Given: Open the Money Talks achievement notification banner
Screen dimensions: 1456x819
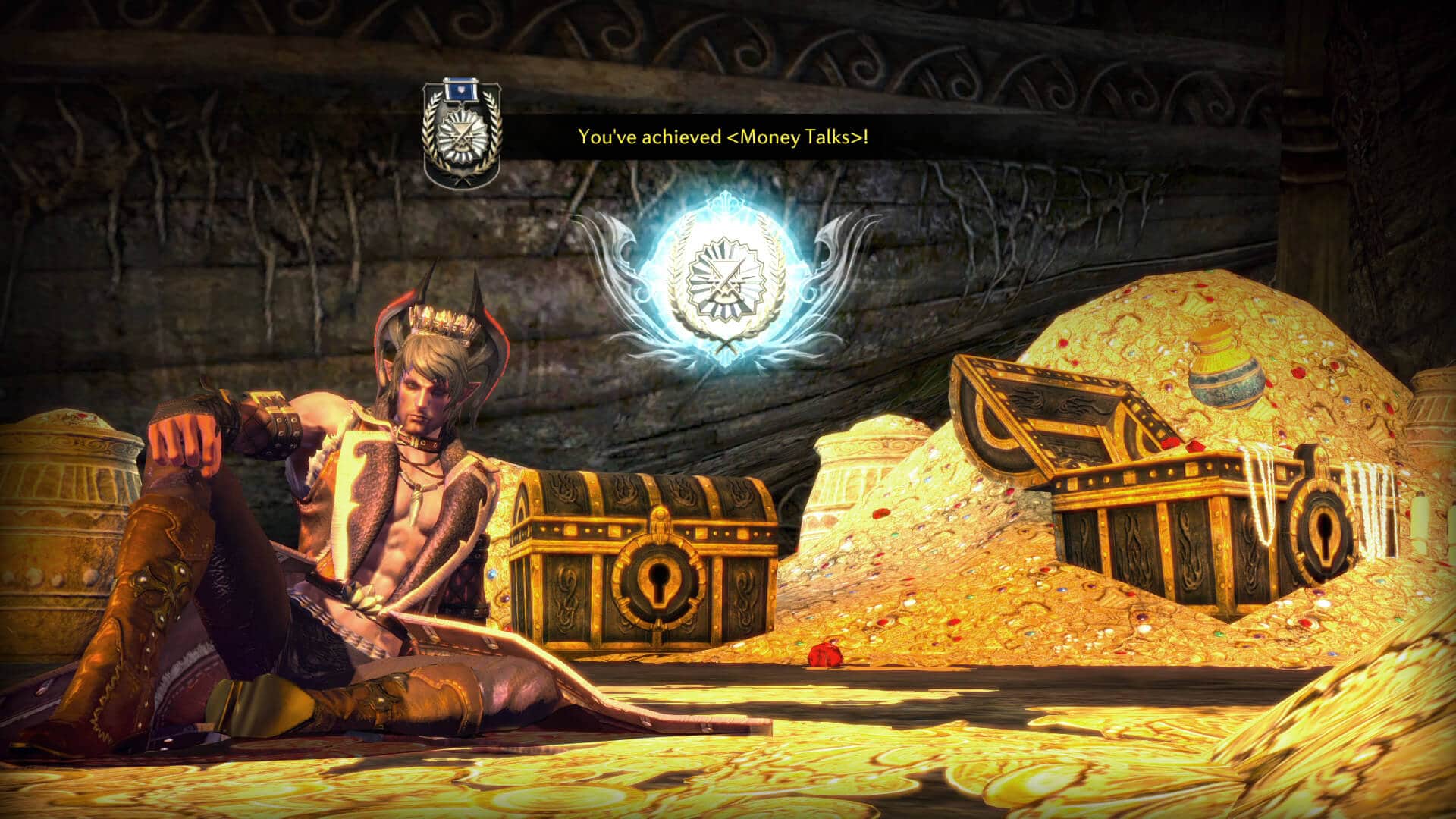Looking at the screenshot, I should tap(722, 137).
